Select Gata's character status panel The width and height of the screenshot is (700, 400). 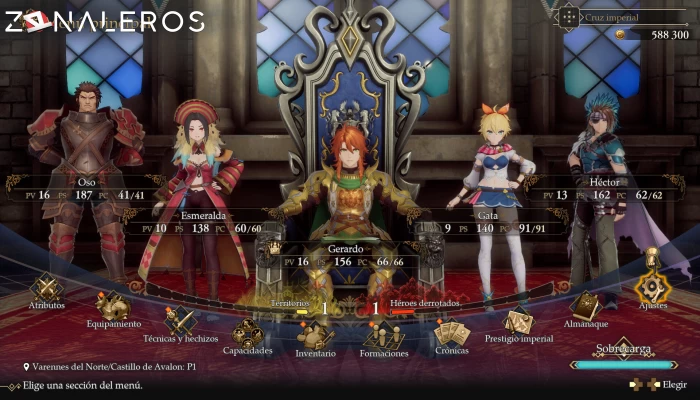click(490, 222)
